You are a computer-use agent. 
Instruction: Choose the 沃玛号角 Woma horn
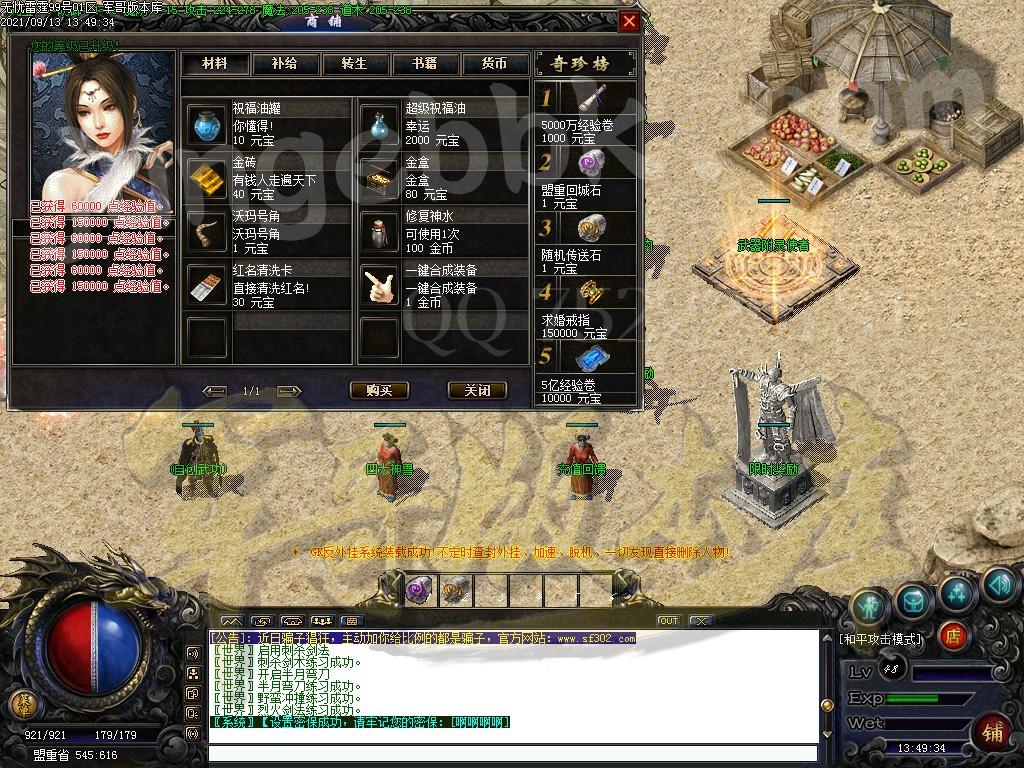pos(208,233)
